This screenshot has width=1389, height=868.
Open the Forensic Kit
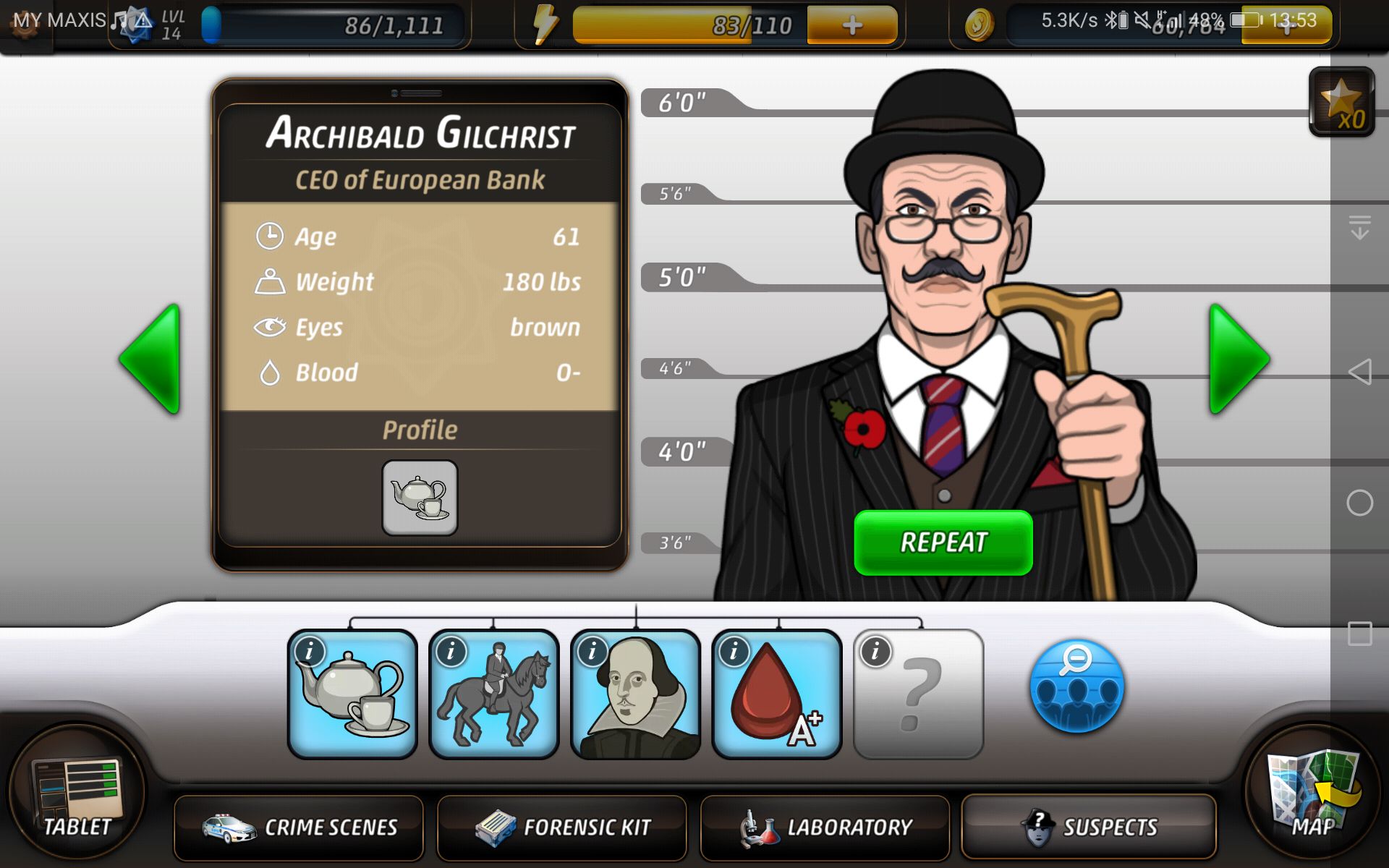563,827
